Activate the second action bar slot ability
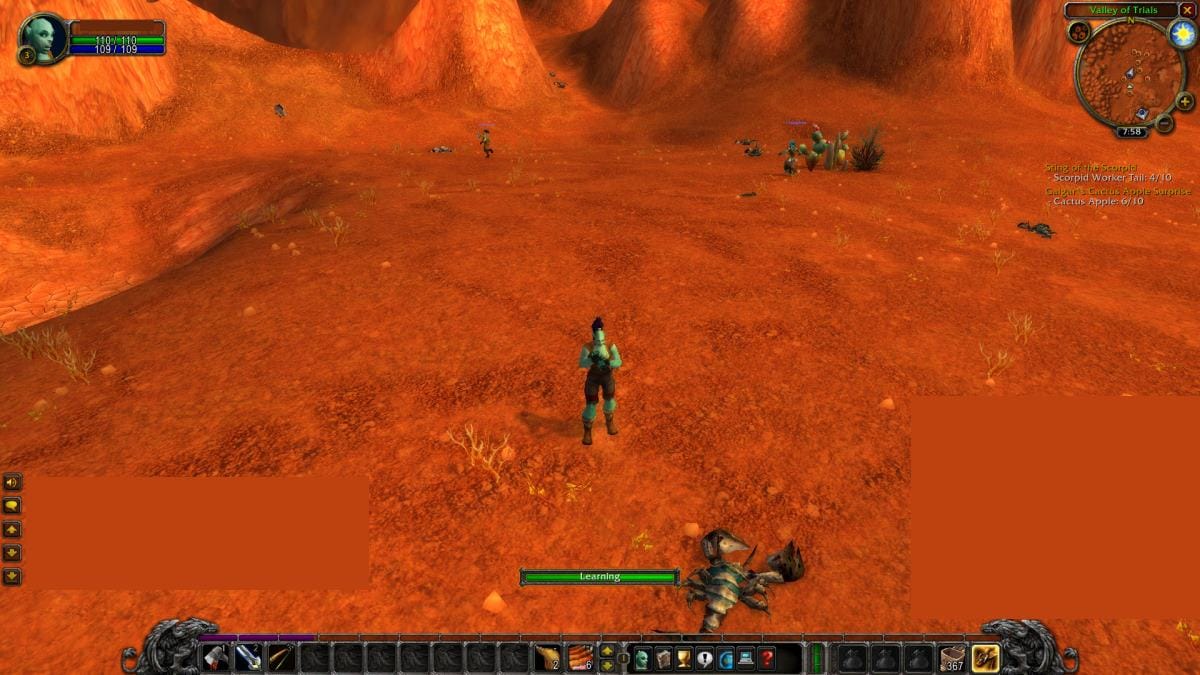The height and width of the screenshot is (675, 1200). (249, 657)
